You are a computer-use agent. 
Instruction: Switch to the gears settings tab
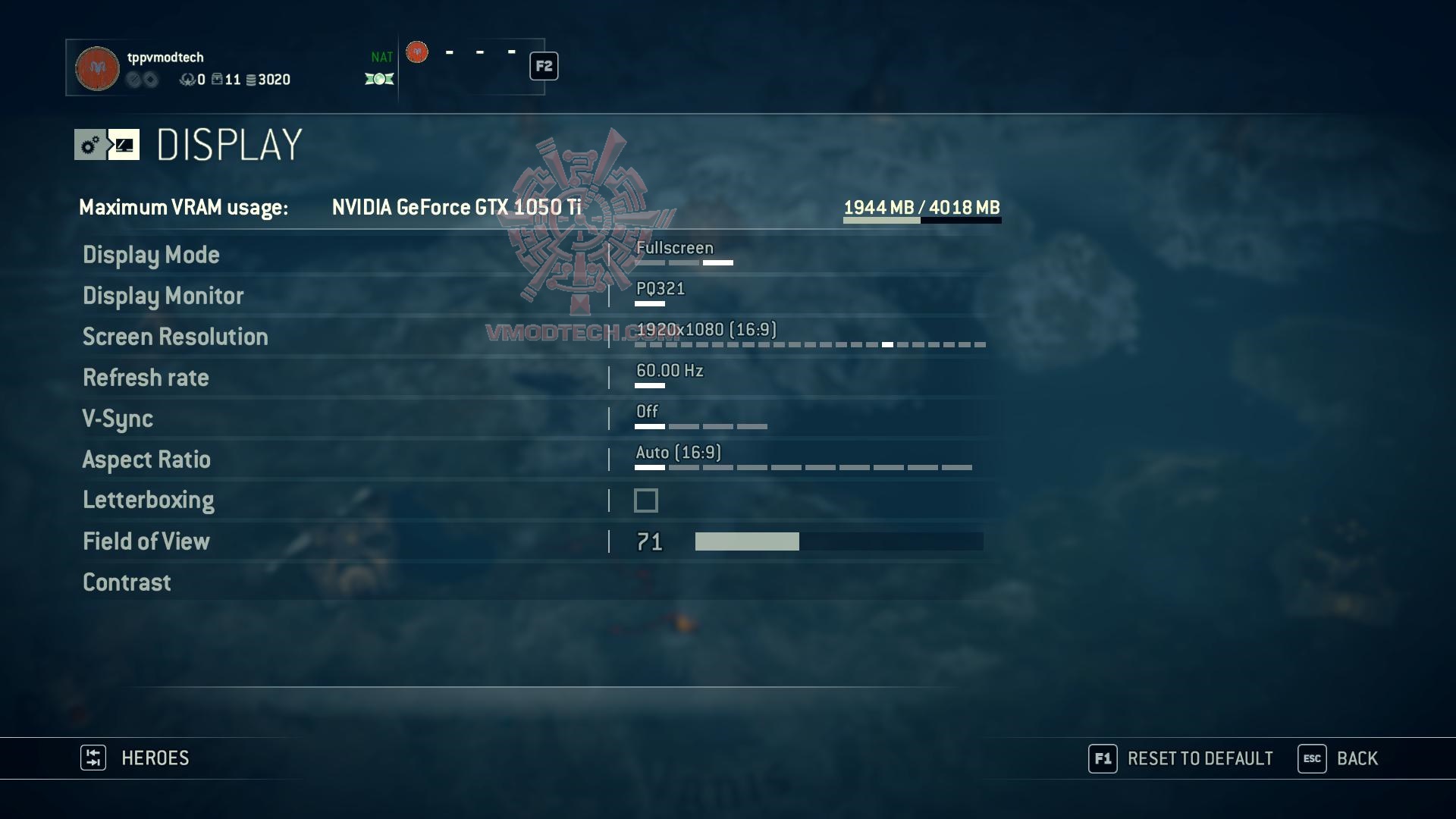(90, 145)
